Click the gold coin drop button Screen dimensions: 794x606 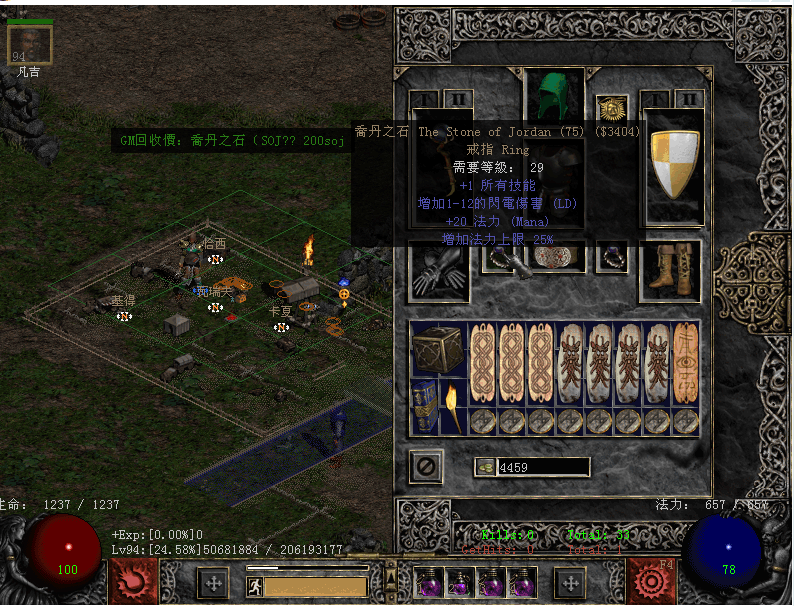[x=485, y=467]
